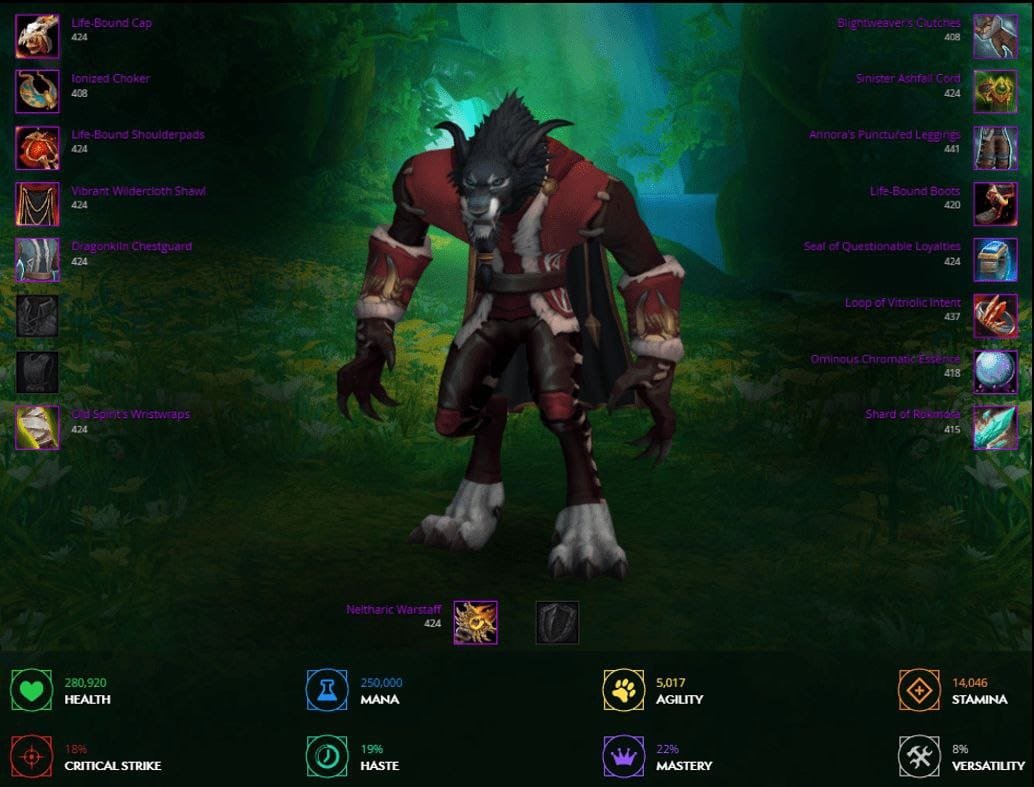Select the Loop of Vitriolic Intent ring
This screenshot has width=1034, height=787.
point(995,315)
